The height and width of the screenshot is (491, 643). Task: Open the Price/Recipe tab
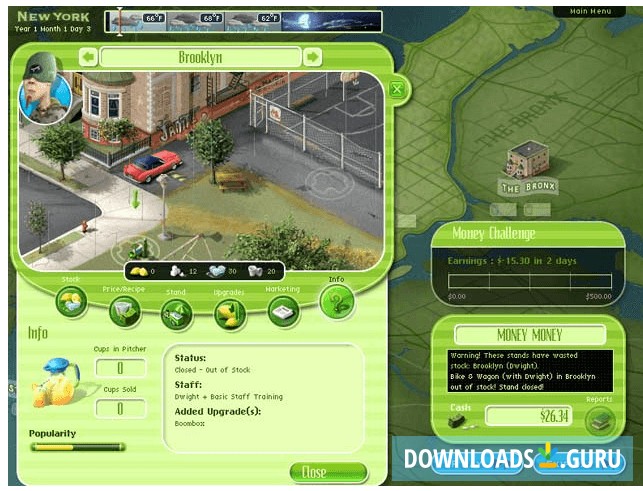(x=124, y=311)
